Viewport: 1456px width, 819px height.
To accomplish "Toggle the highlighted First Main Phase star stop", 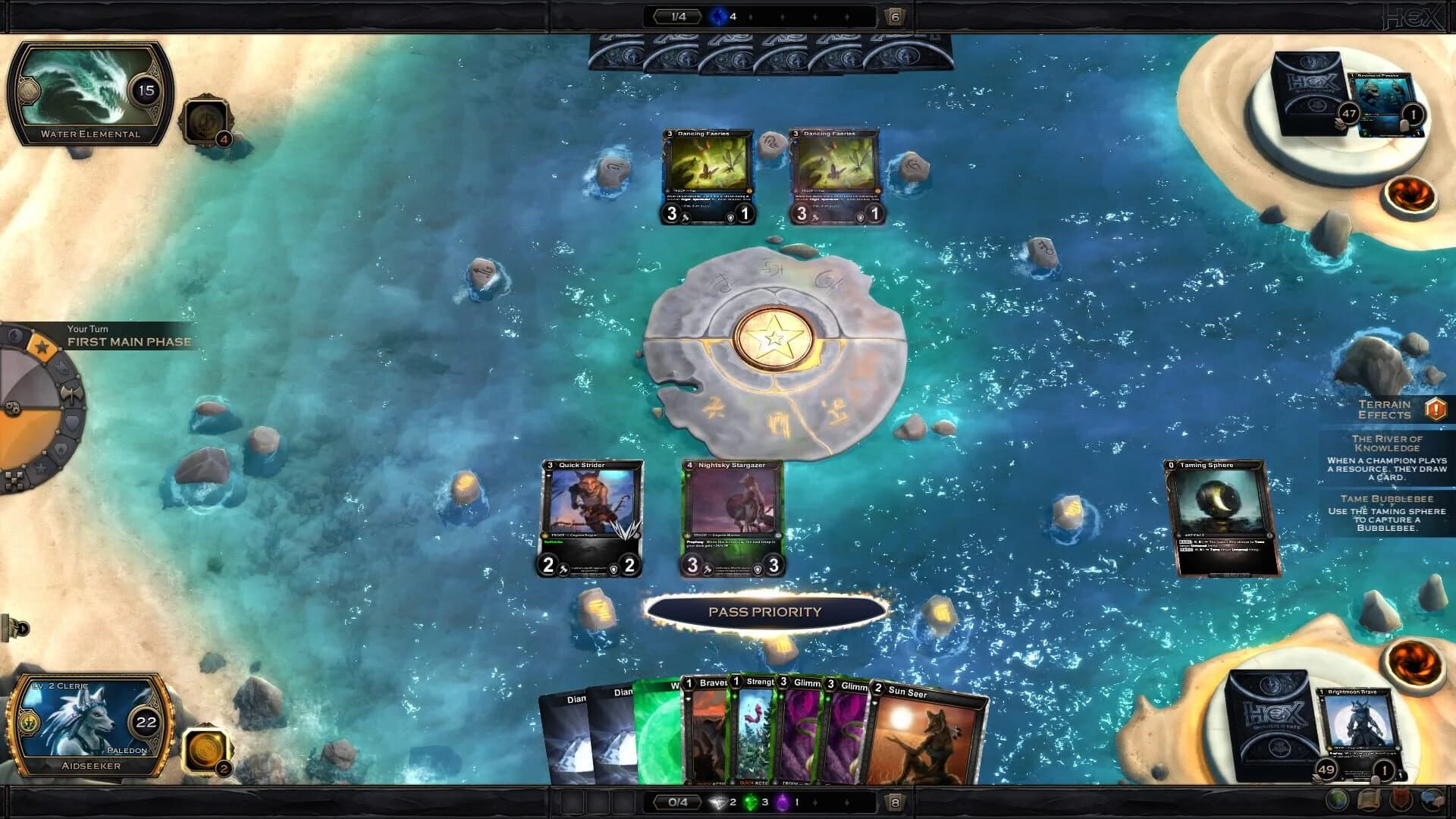I will (42, 346).
